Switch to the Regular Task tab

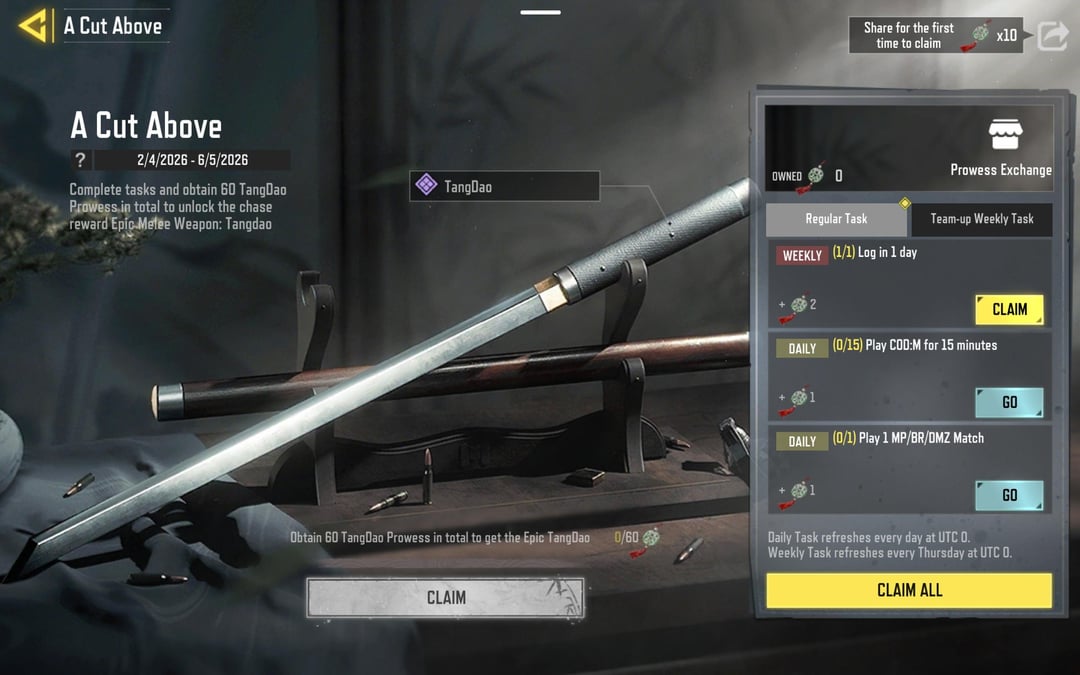tap(837, 219)
